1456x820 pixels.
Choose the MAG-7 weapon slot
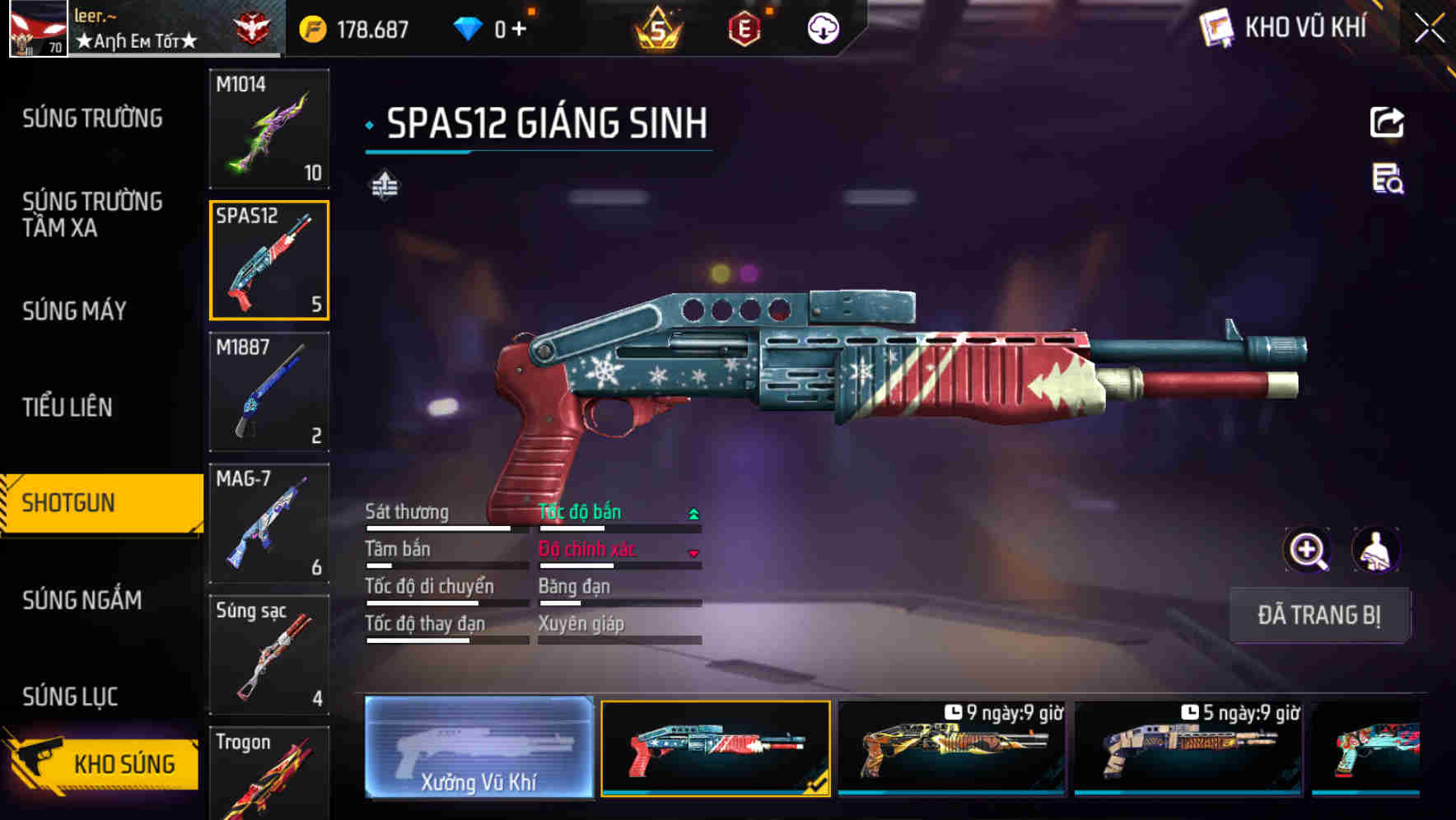tap(269, 524)
